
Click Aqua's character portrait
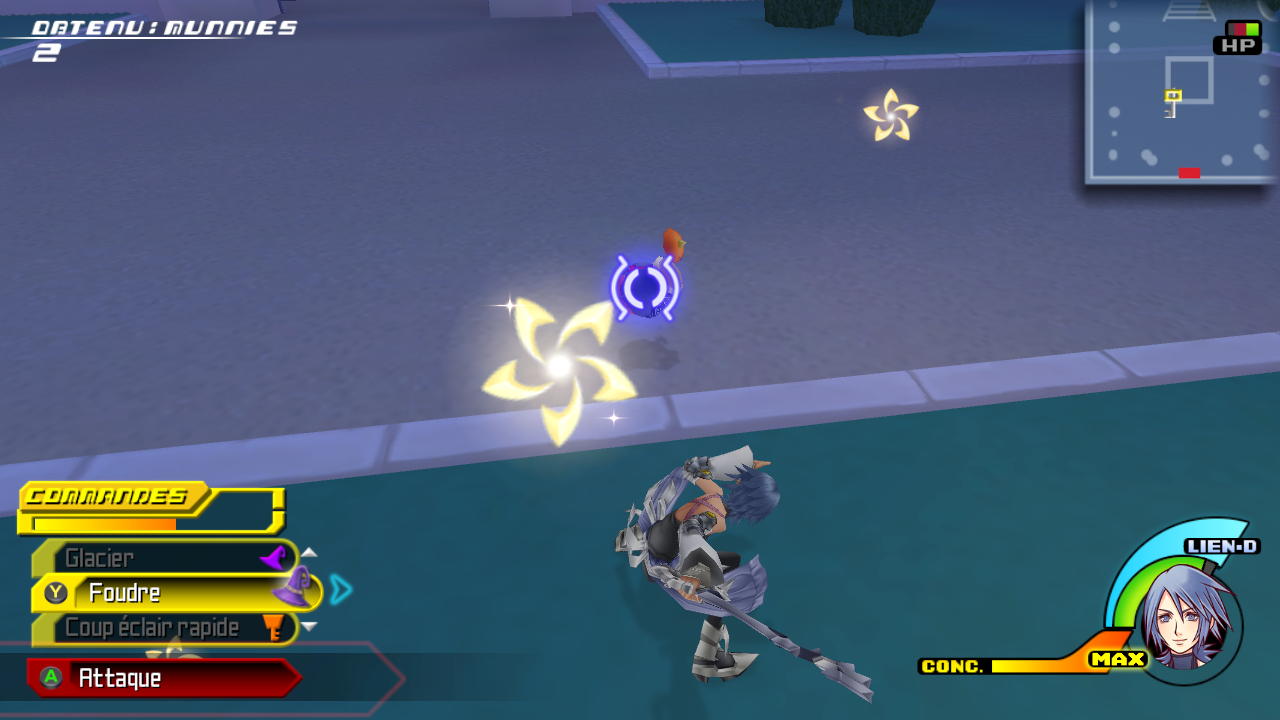click(1187, 624)
